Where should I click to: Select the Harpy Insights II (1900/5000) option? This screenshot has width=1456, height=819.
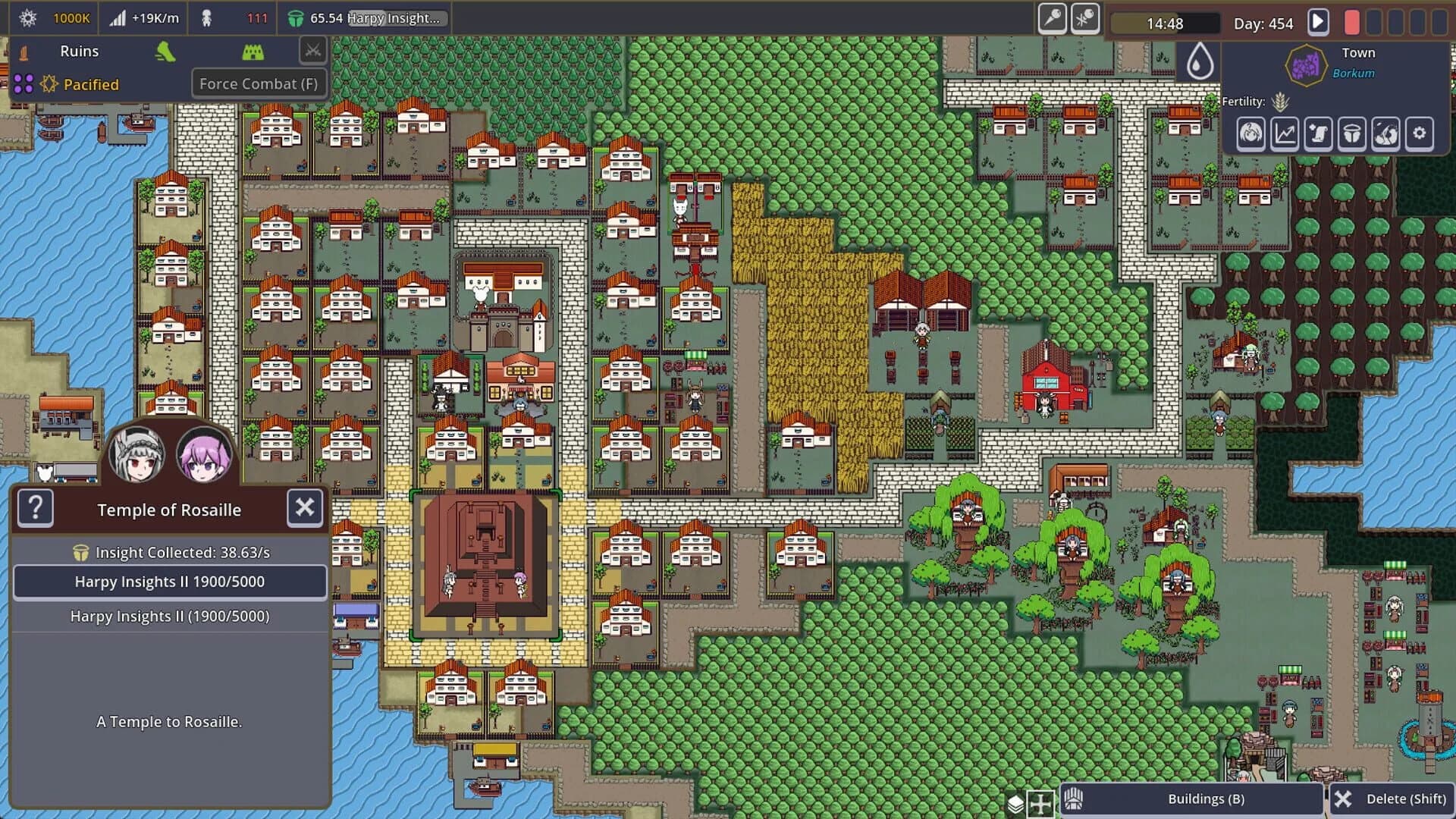tap(170, 617)
